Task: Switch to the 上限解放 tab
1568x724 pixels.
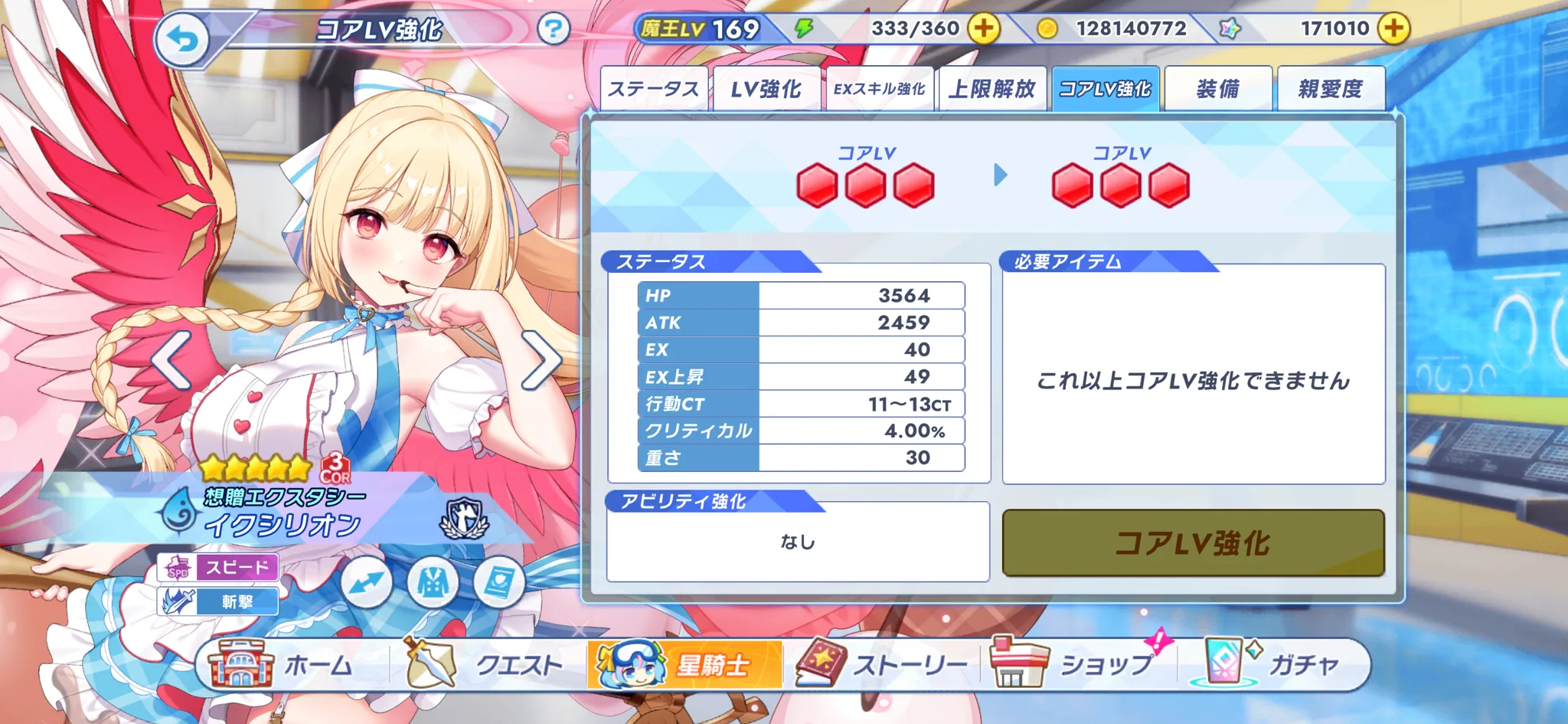Action: [992, 89]
